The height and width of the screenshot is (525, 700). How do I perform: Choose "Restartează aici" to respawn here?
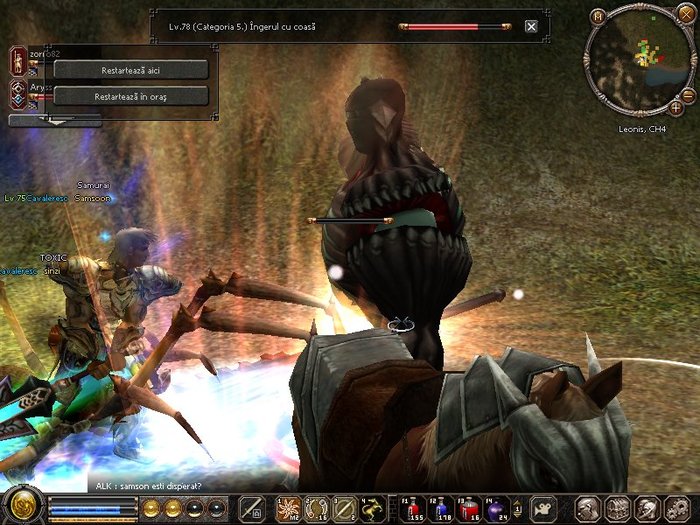(130, 70)
